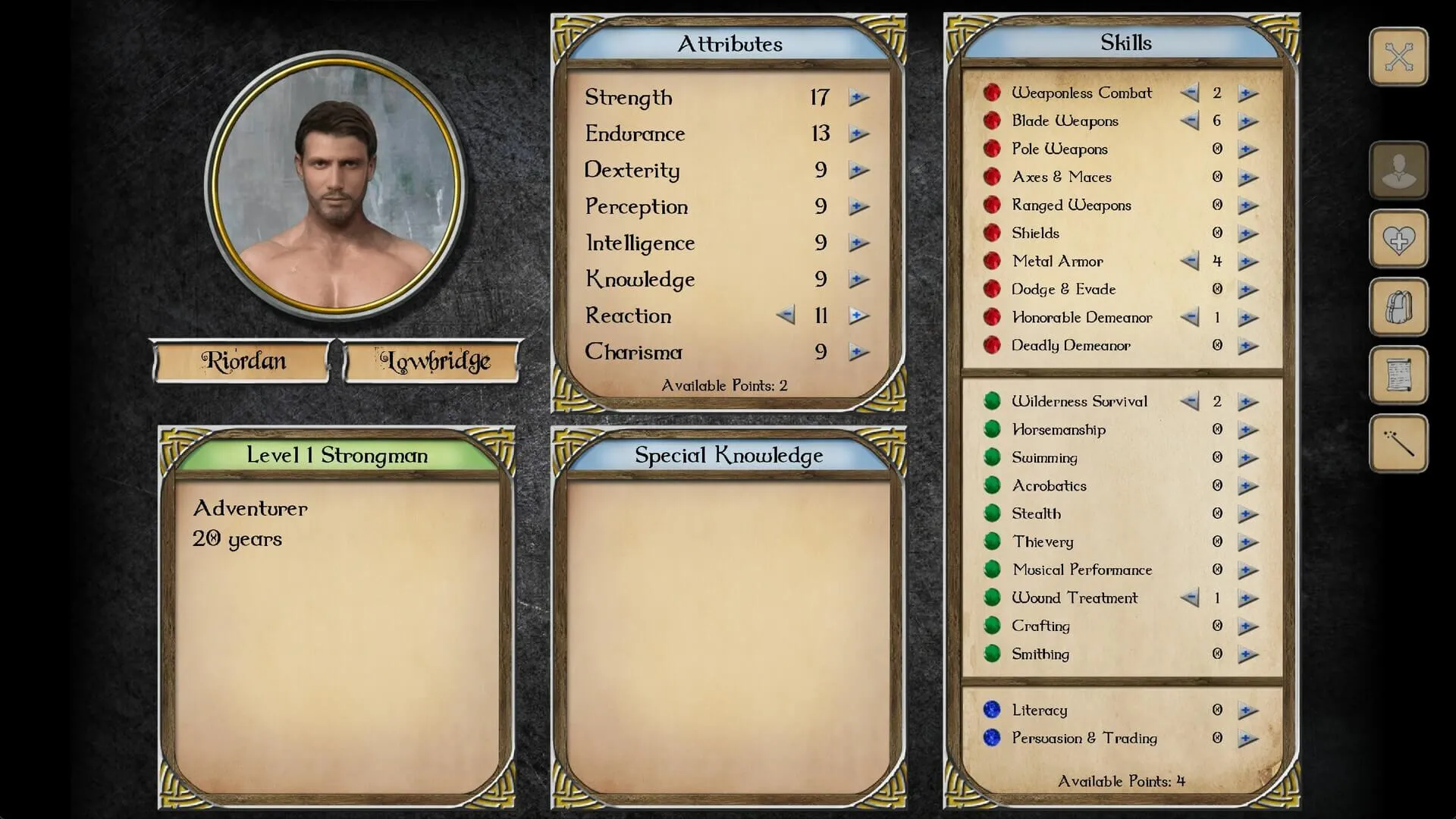The image size is (1456, 819).
Task: Decrease the Weaponless Combat skill
Action: 1189,93
